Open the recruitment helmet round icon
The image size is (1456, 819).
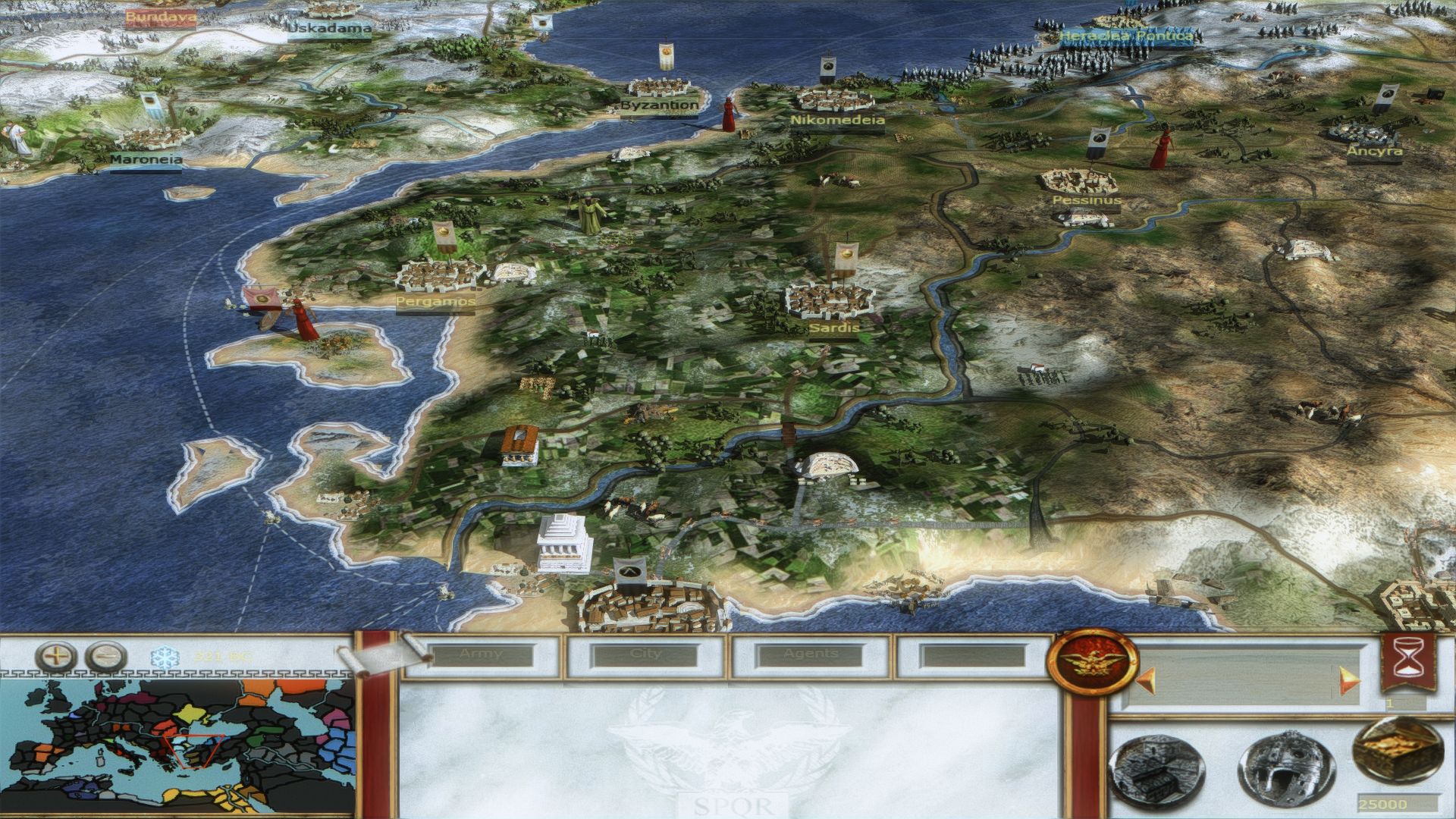pos(1277,772)
